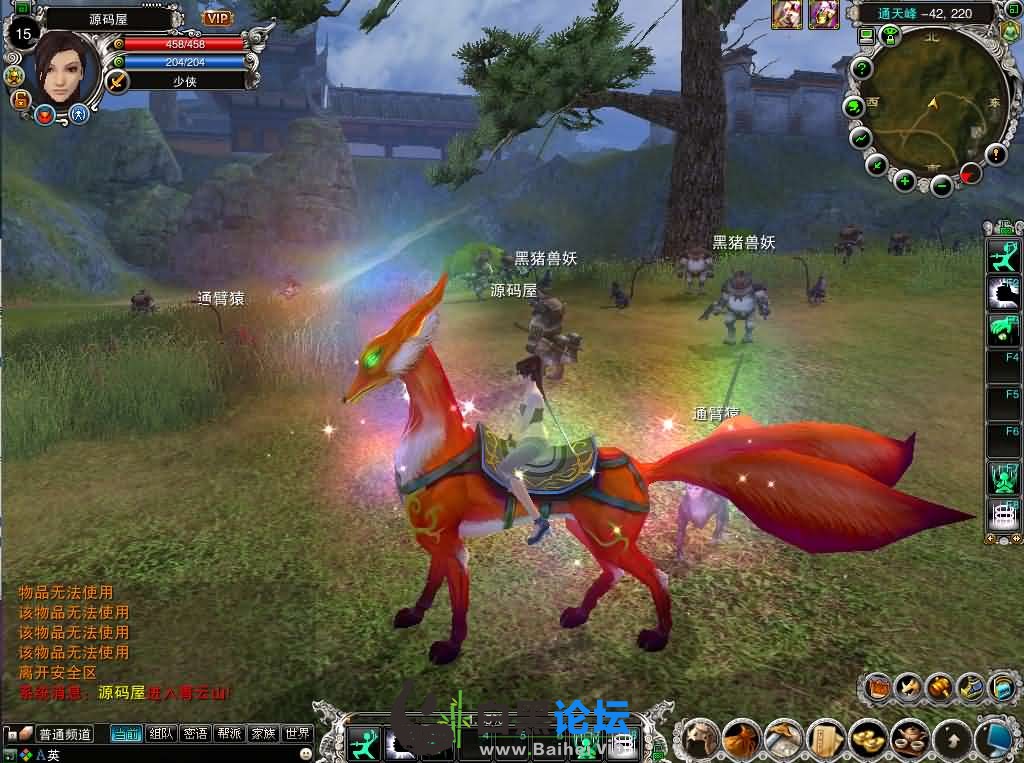Click the minimap exclamation mark button

996,154
